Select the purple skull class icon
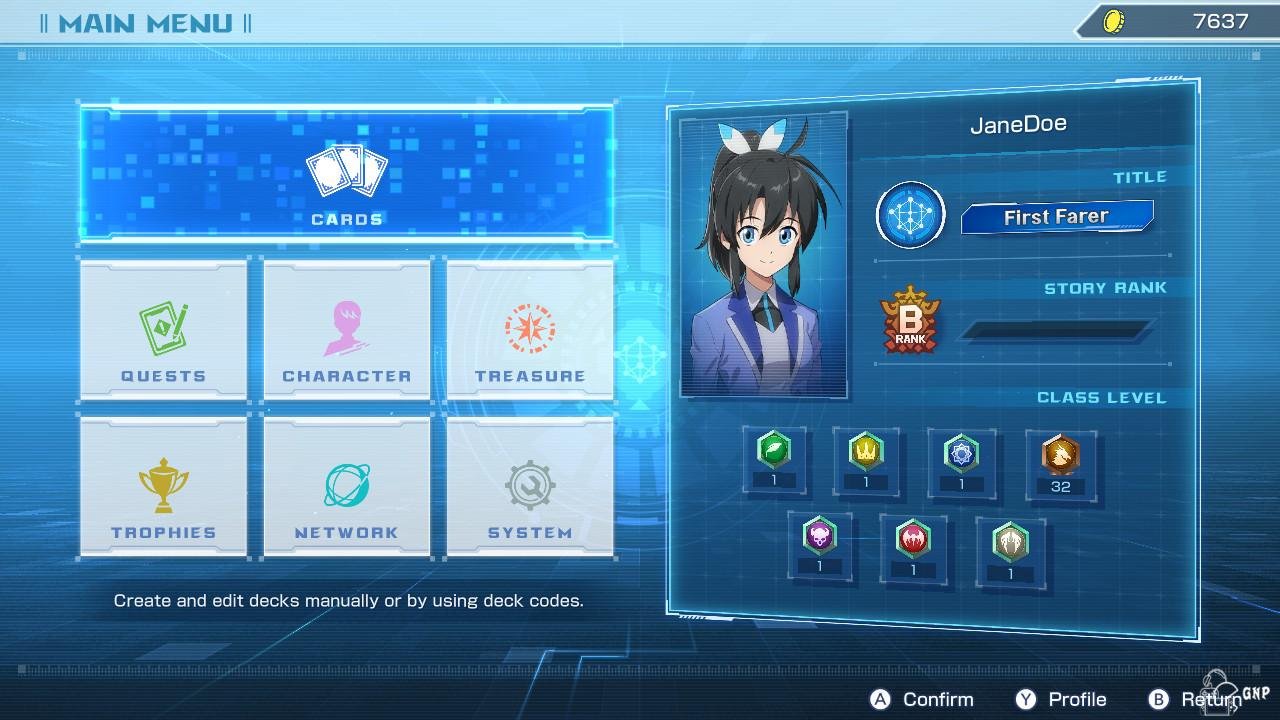The height and width of the screenshot is (720, 1280). click(x=820, y=538)
